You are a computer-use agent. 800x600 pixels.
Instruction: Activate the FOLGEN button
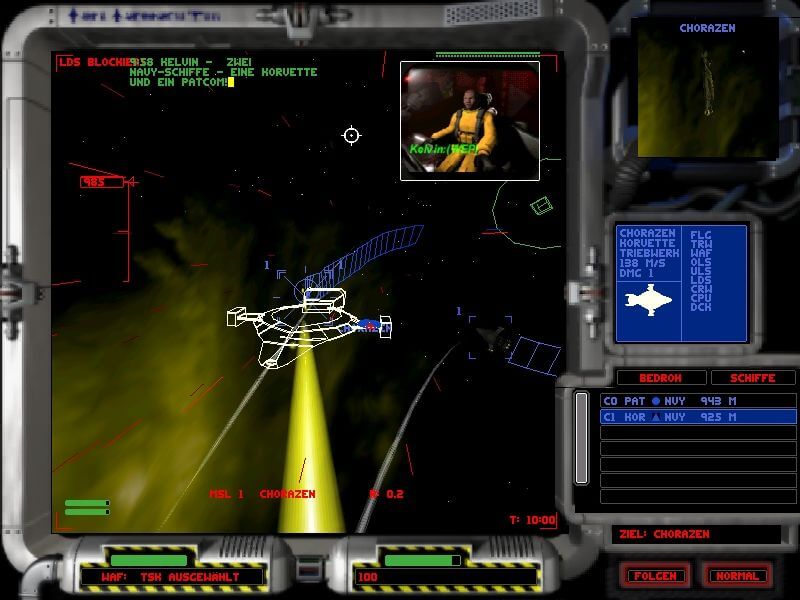click(x=654, y=576)
